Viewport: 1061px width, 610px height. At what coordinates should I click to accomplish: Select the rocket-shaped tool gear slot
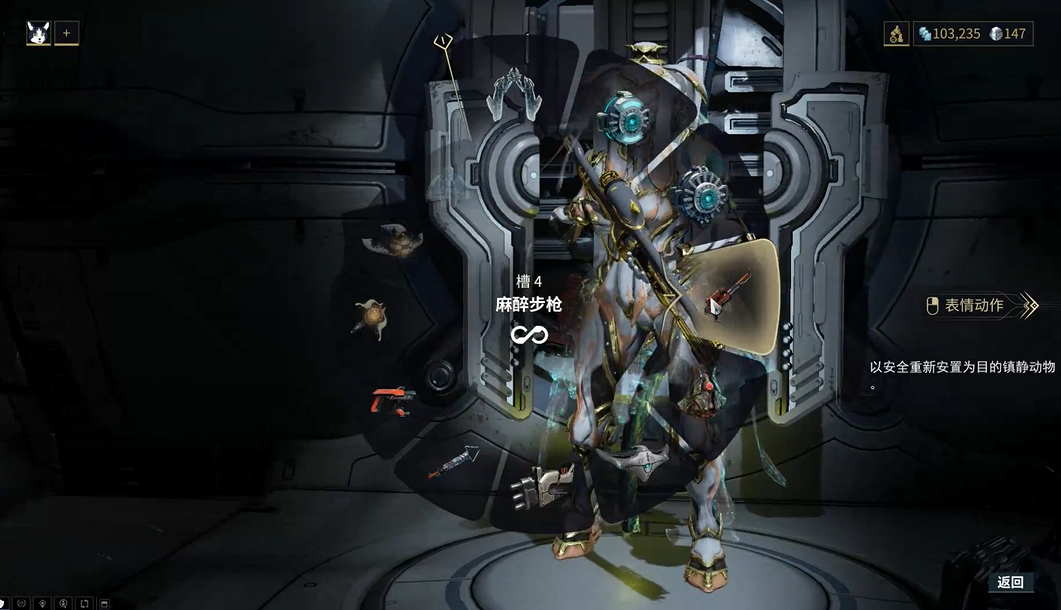tap(453, 462)
